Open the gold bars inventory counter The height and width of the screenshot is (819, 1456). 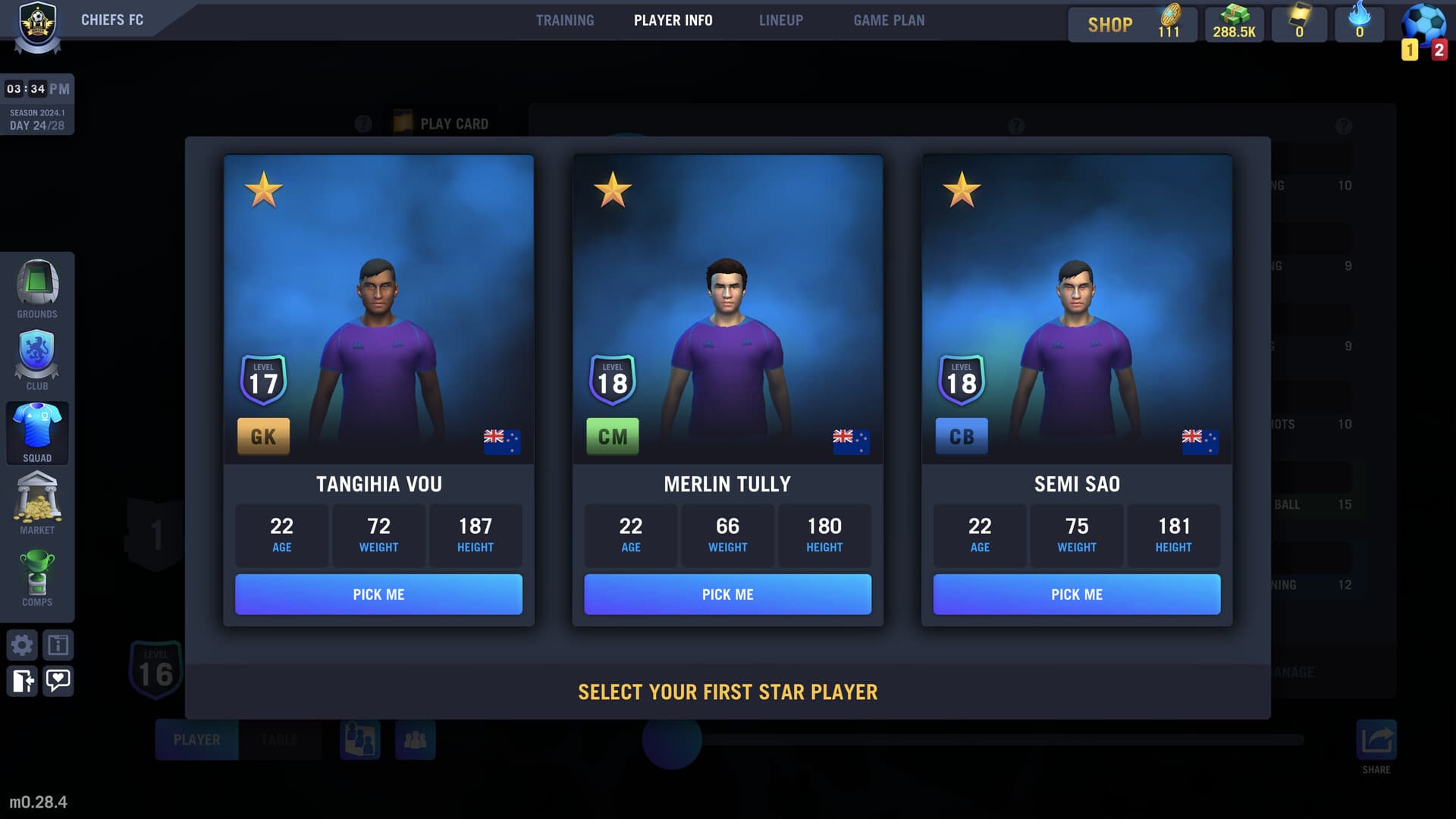point(1233,23)
